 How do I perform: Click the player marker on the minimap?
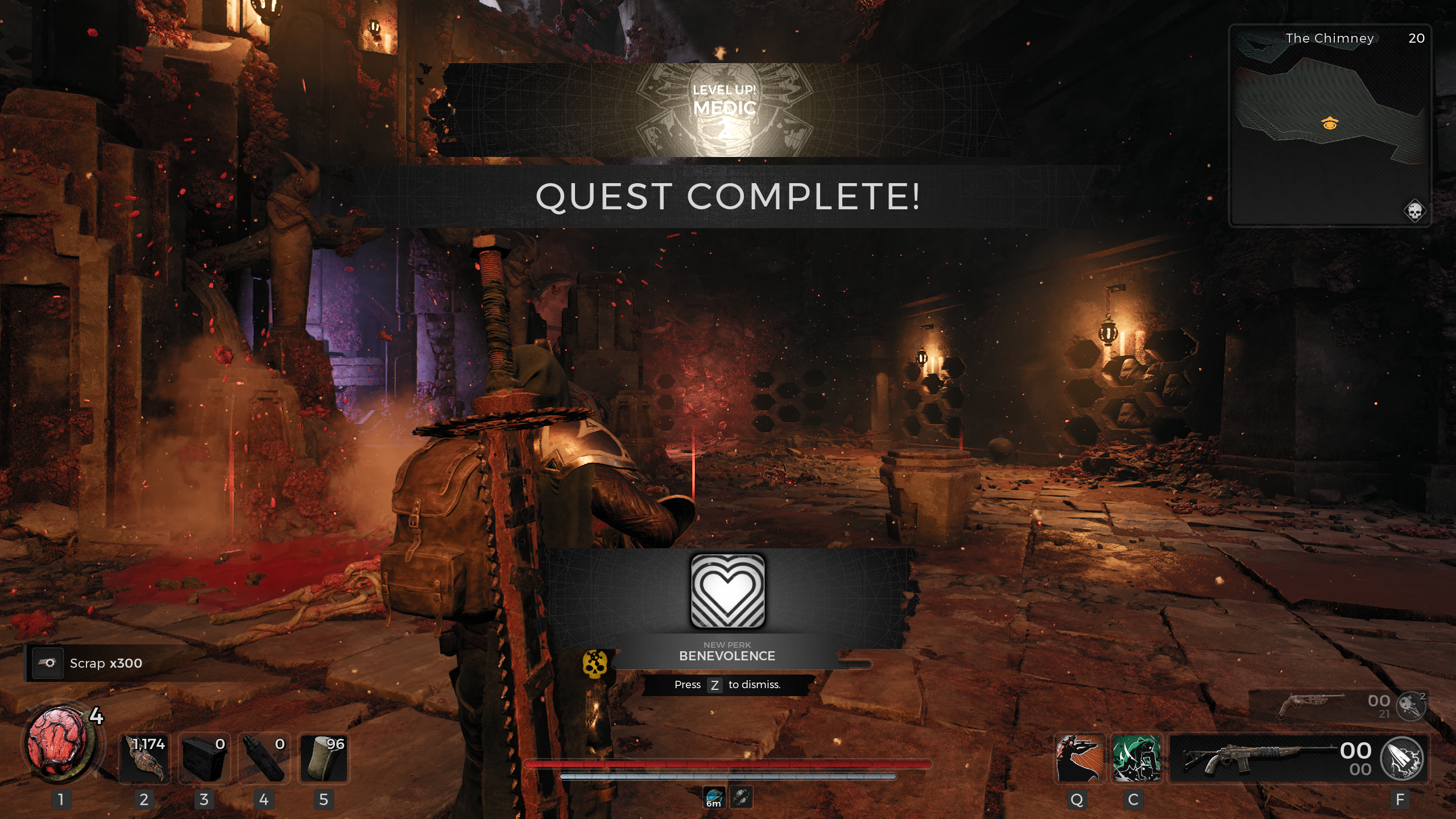(x=1330, y=123)
